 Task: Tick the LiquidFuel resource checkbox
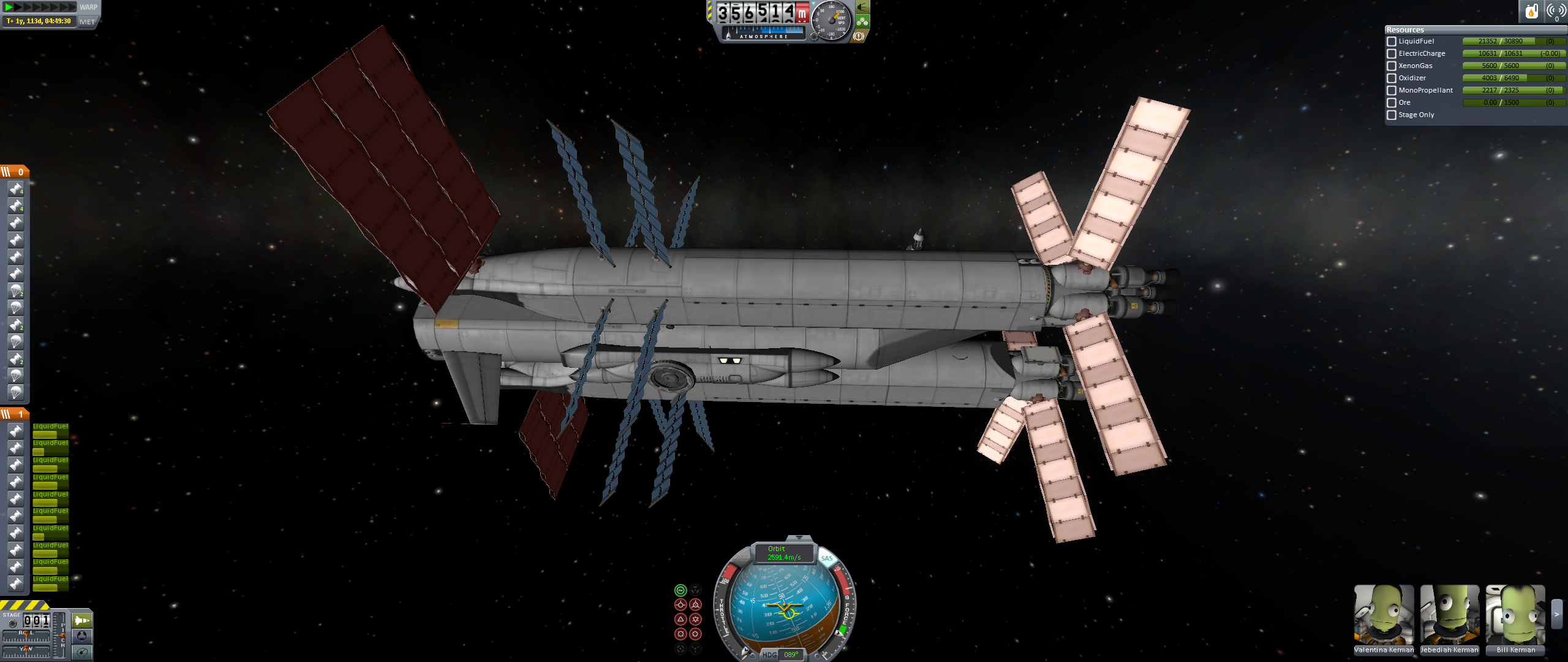coord(1392,42)
